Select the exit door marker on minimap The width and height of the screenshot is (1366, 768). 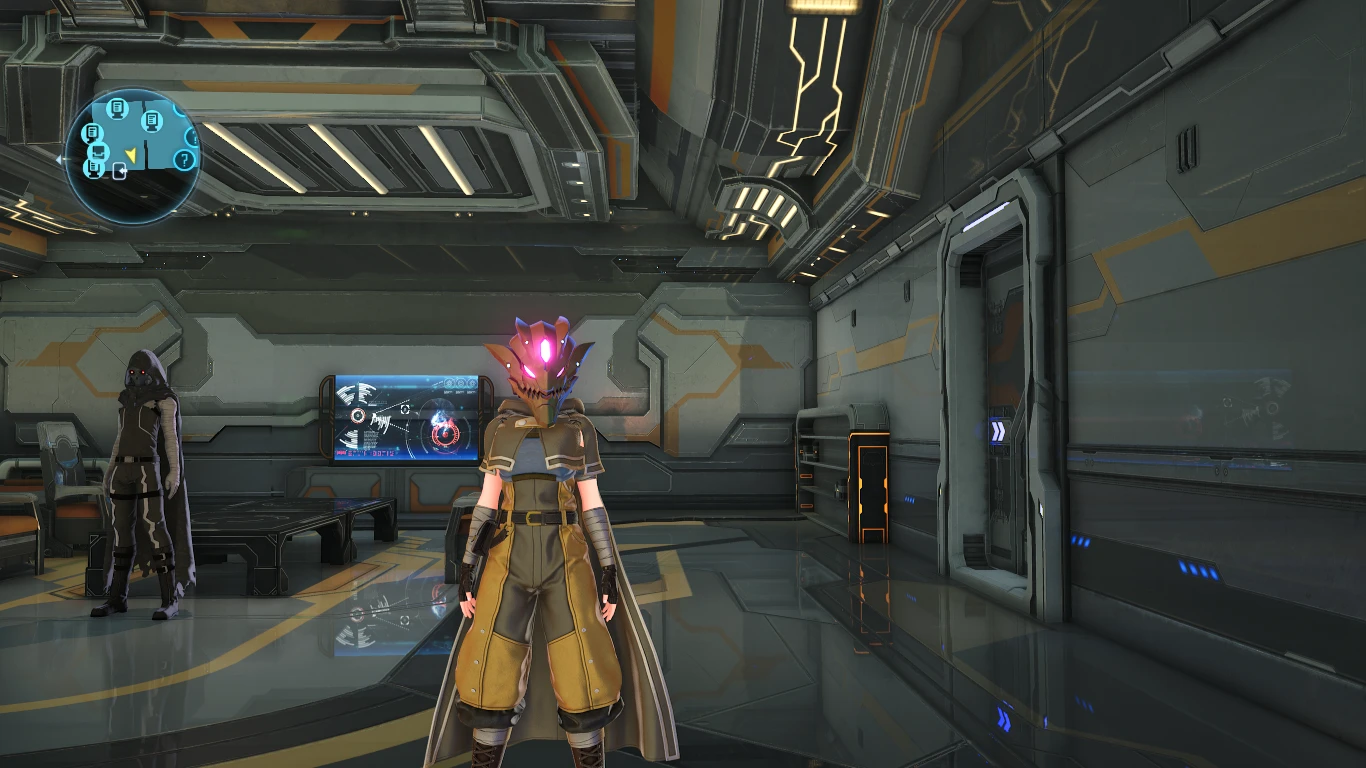coord(120,171)
